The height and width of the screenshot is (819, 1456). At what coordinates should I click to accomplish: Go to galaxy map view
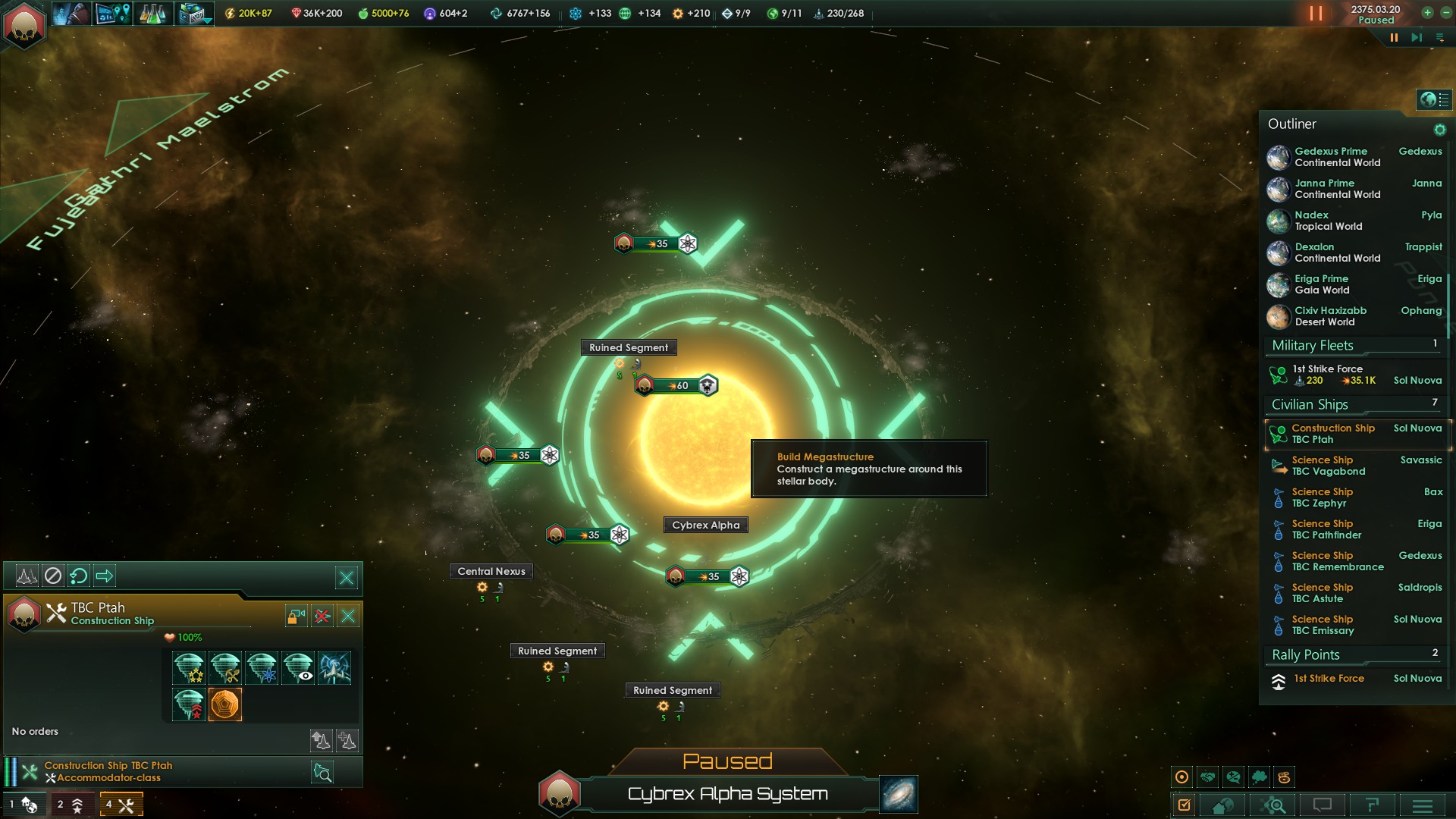pyautogui.click(x=899, y=794)
